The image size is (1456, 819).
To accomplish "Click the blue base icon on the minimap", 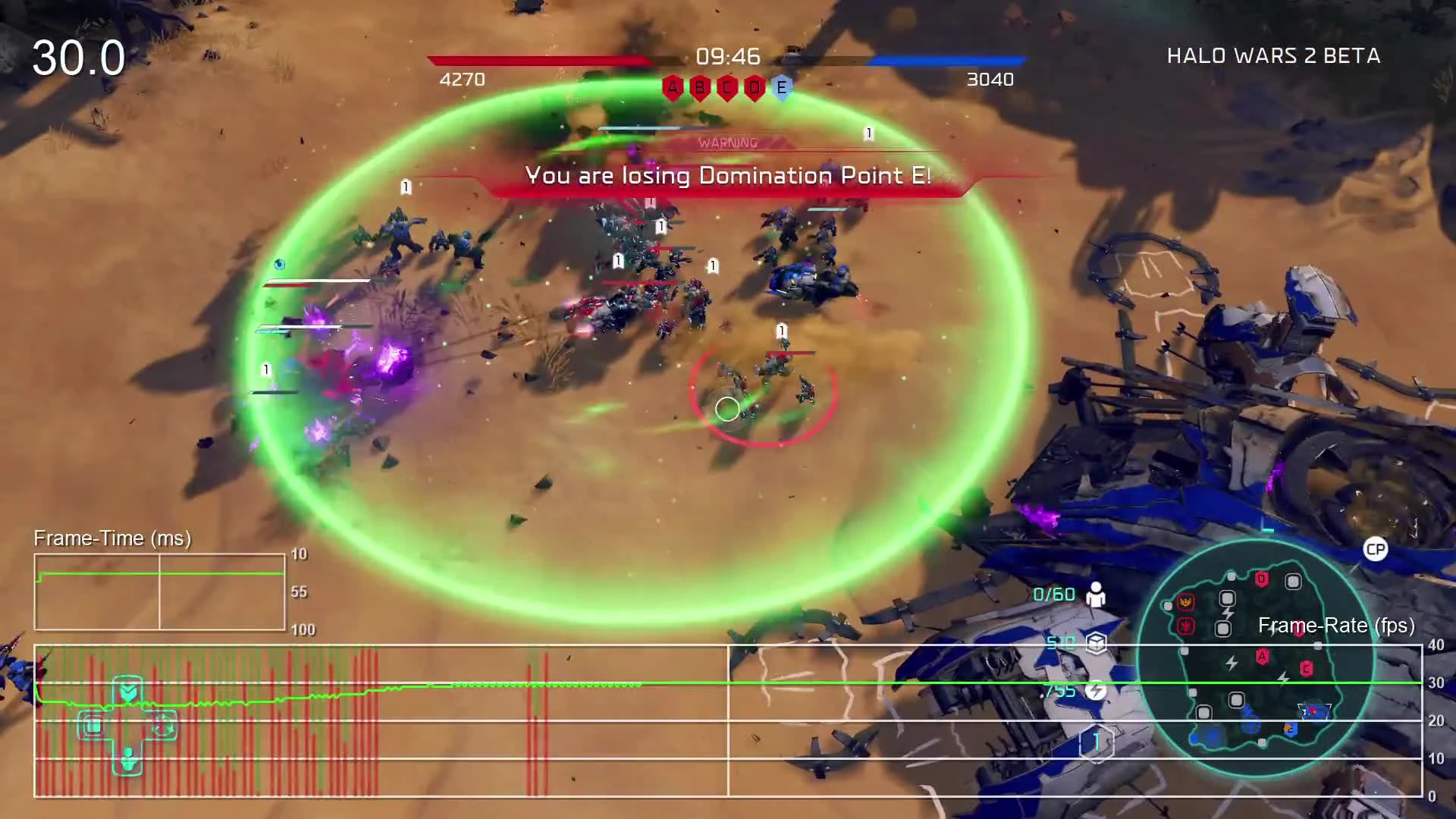I will [1213, 736].
